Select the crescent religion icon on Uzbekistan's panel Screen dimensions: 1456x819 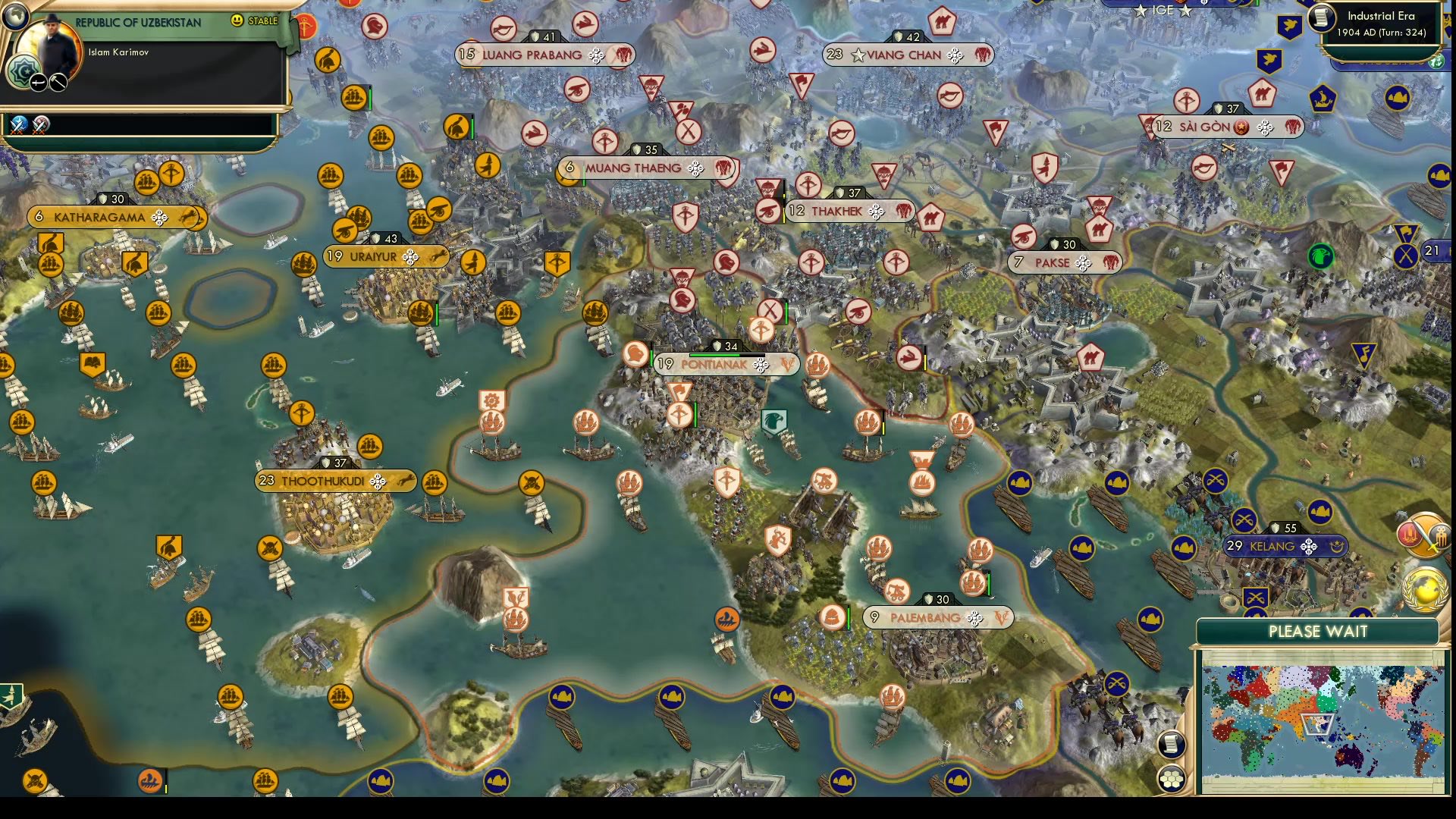(x=24, y=73)
